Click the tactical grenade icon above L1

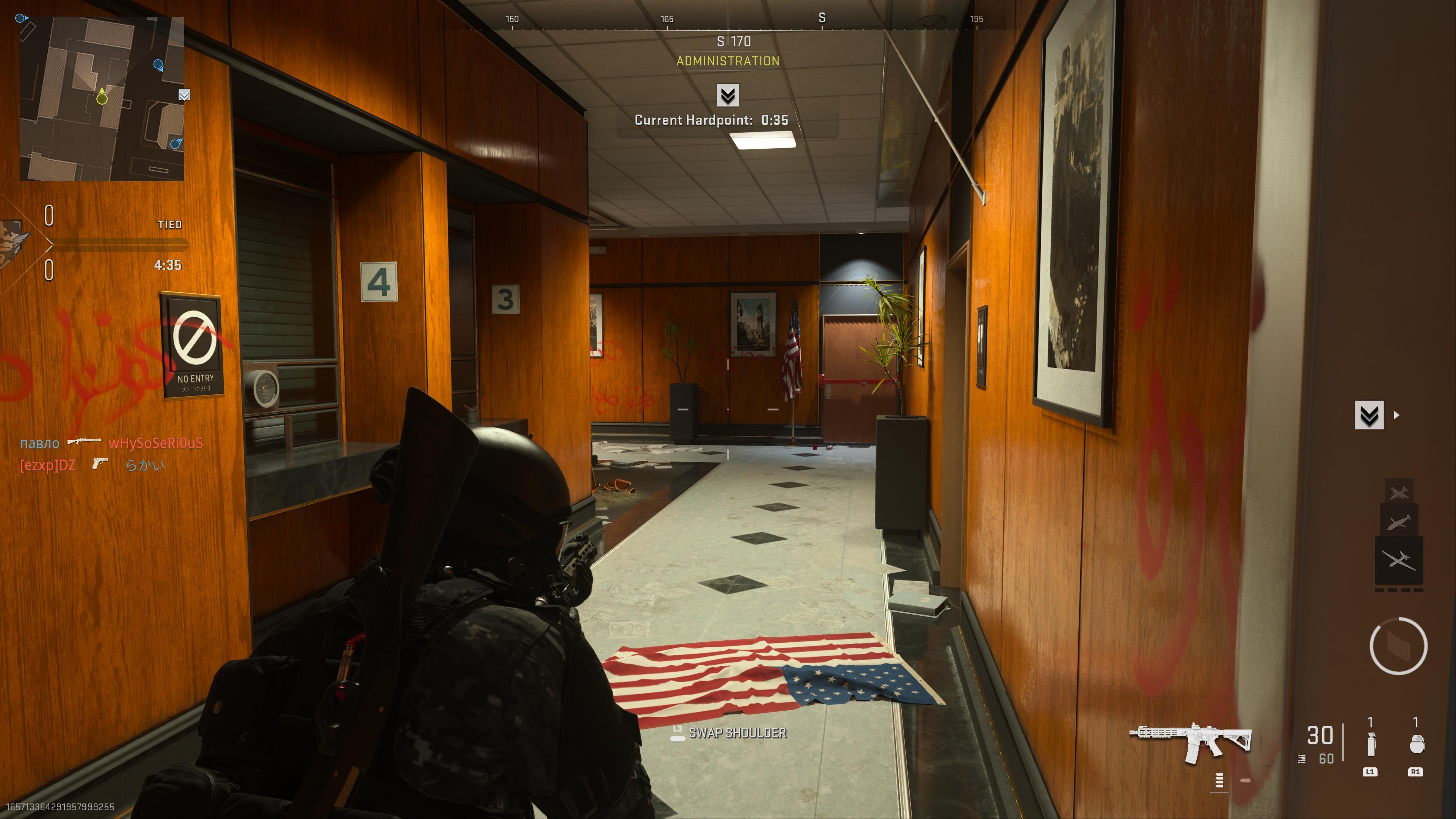pos(1371,744)
